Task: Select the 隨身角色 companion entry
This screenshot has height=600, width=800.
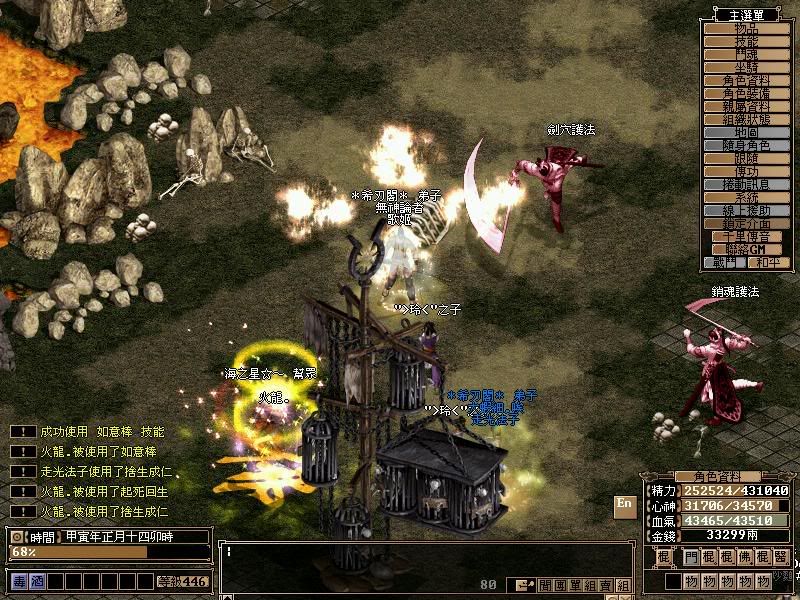Action: click(747, 146)
